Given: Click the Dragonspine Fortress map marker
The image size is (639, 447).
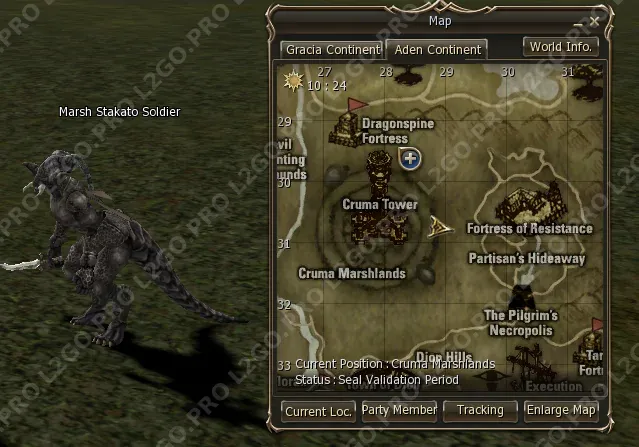Looking at the screenshot, I should point(348,124).
